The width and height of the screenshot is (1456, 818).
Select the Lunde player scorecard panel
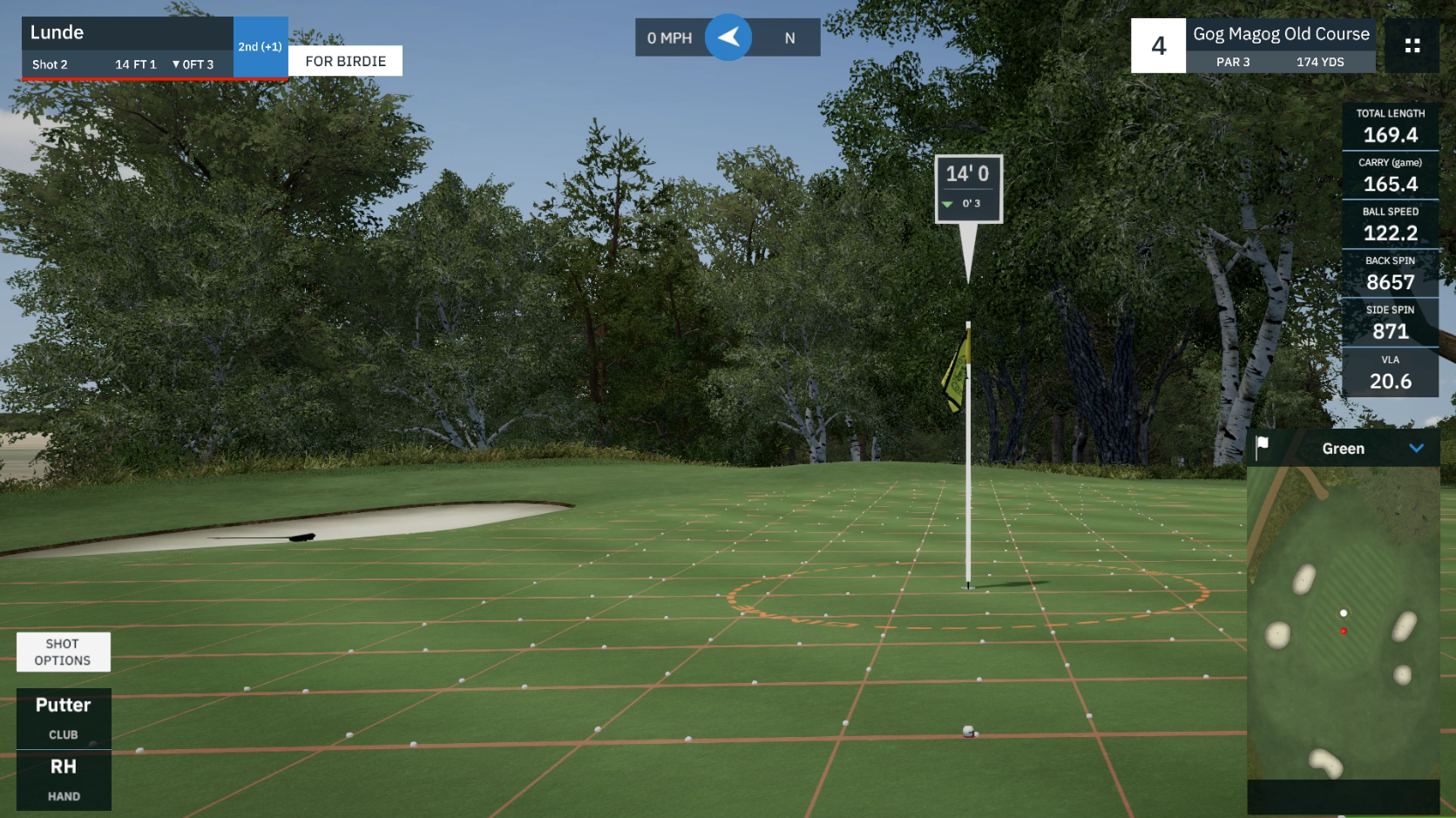(127, 47)
